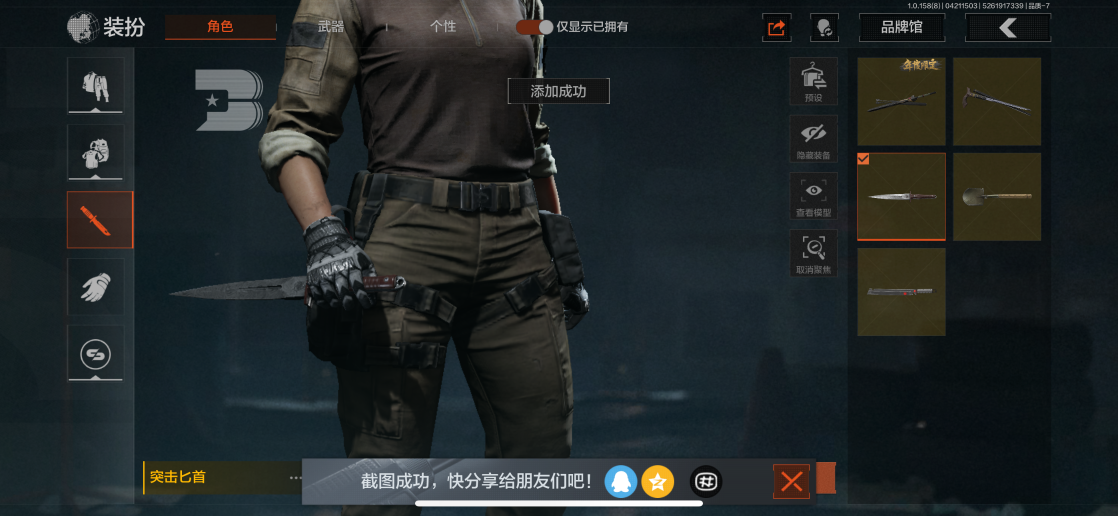
Task: Open the 预设 preset option
Action: (813, 80)
